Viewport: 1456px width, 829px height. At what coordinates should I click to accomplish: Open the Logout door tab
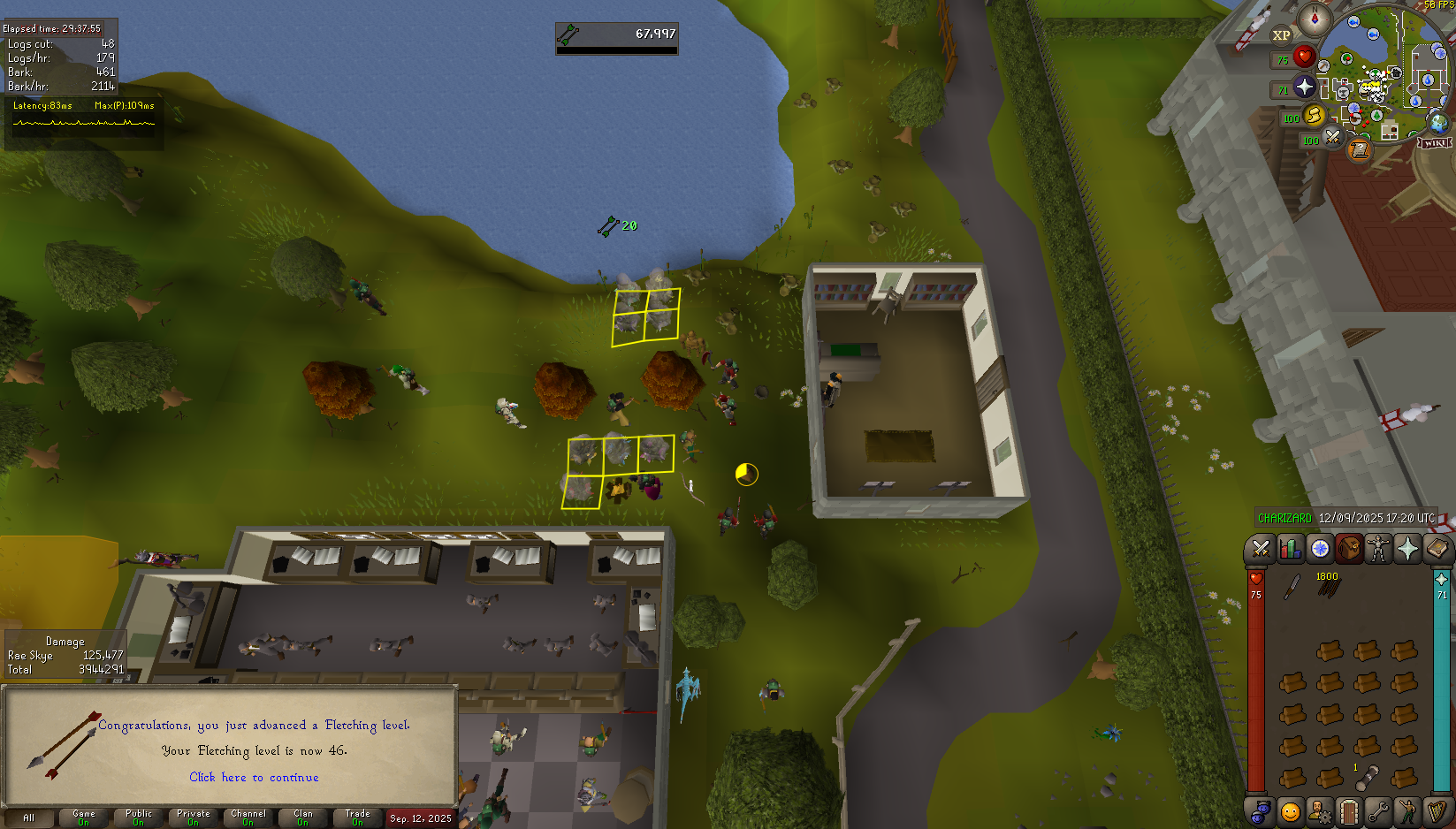[x=1349, y=810]
